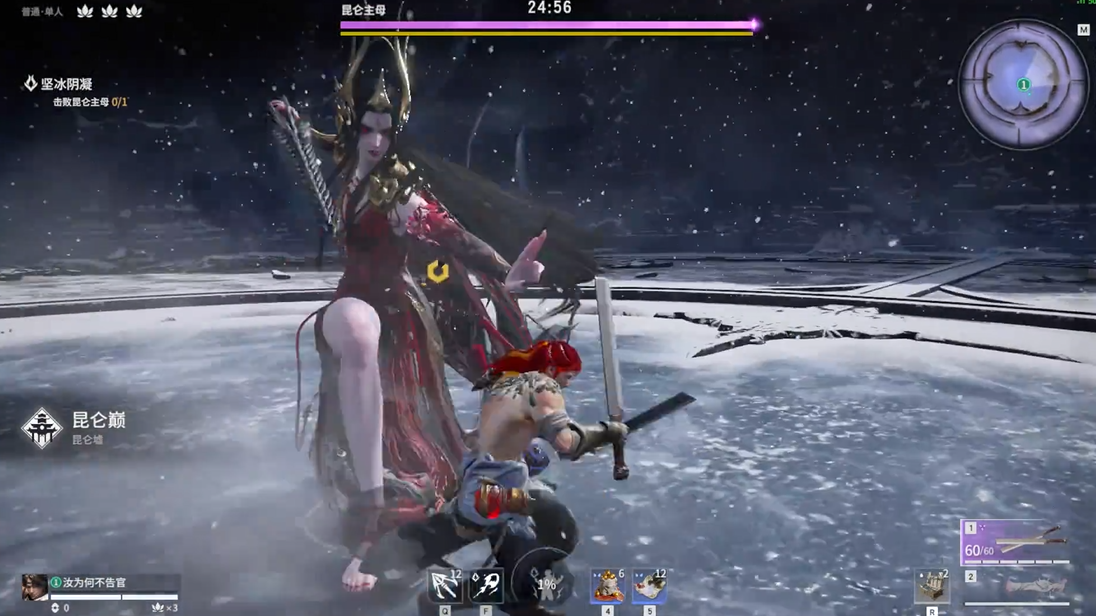Open the circular minimap
The height and width of the screenshot is (616, 1096).
coord(1022,85)
